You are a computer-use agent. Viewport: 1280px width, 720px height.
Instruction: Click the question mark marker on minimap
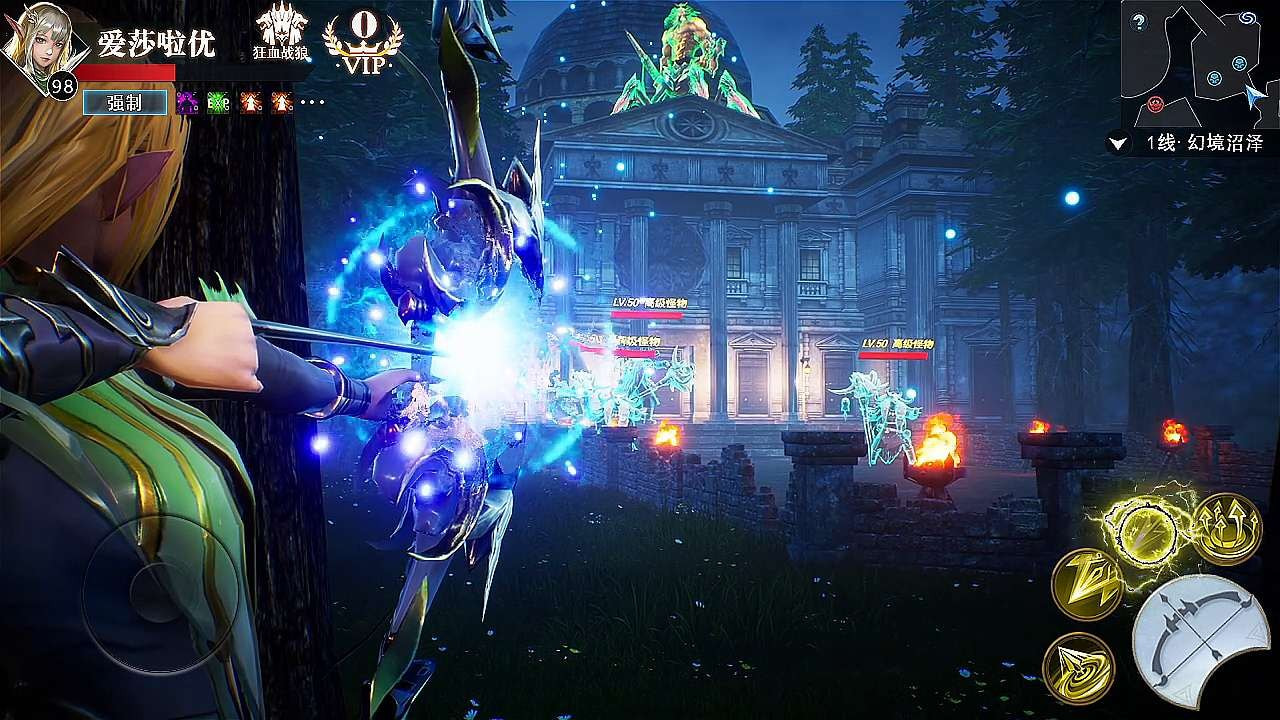click(x=1139, y=22)
